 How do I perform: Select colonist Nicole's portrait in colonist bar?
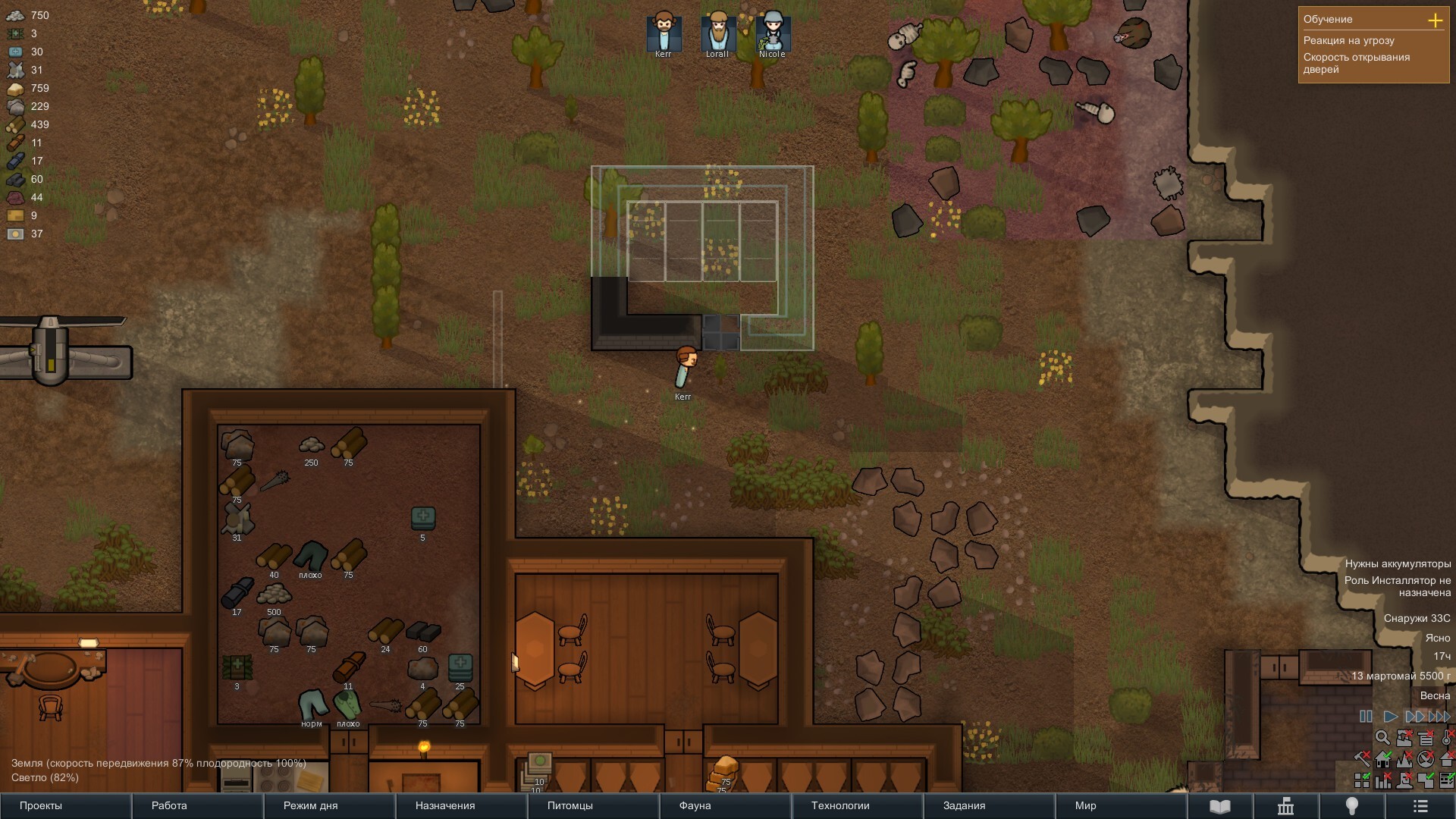click(772, 32)
